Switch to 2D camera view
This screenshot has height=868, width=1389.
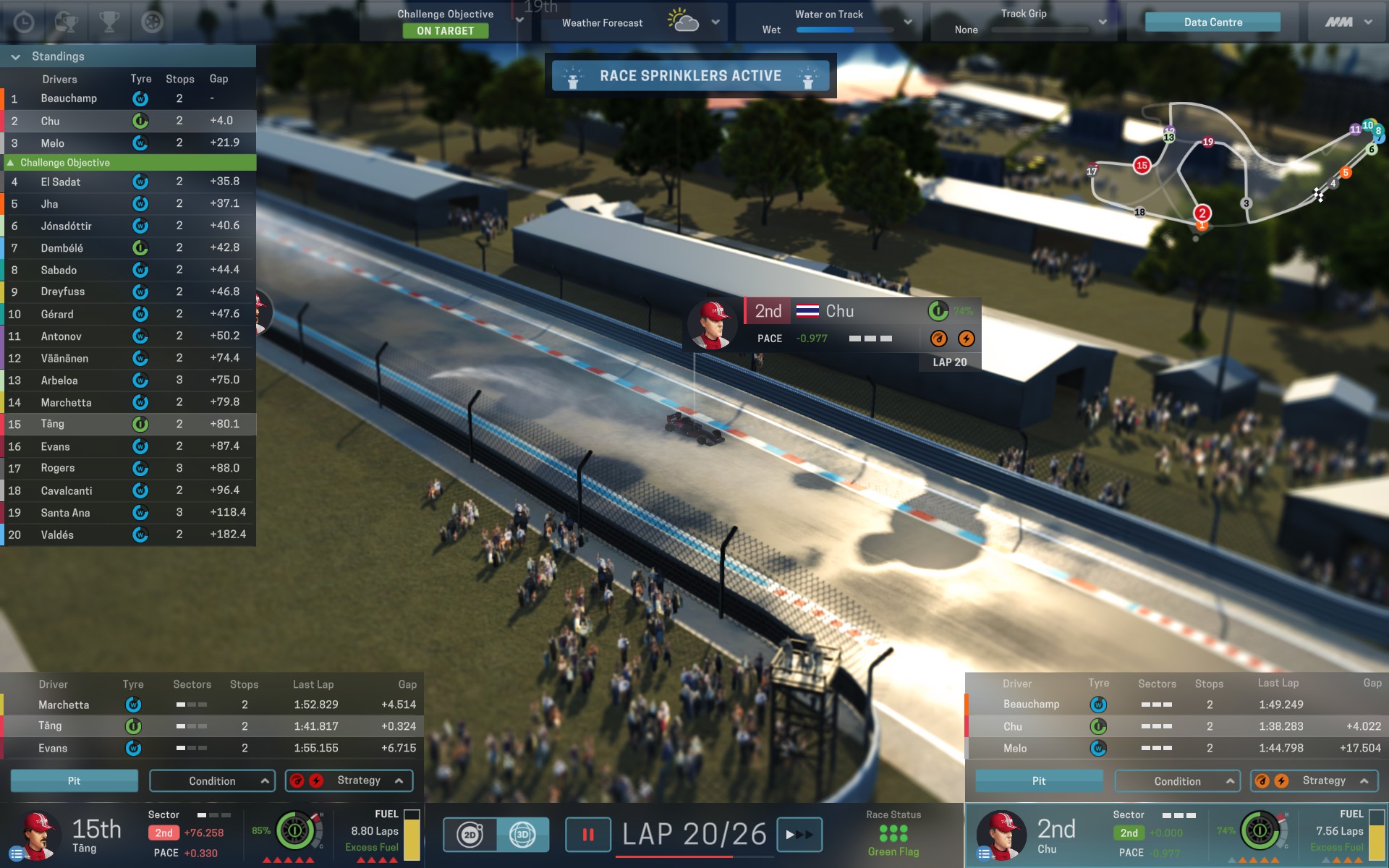coord(470,835)
